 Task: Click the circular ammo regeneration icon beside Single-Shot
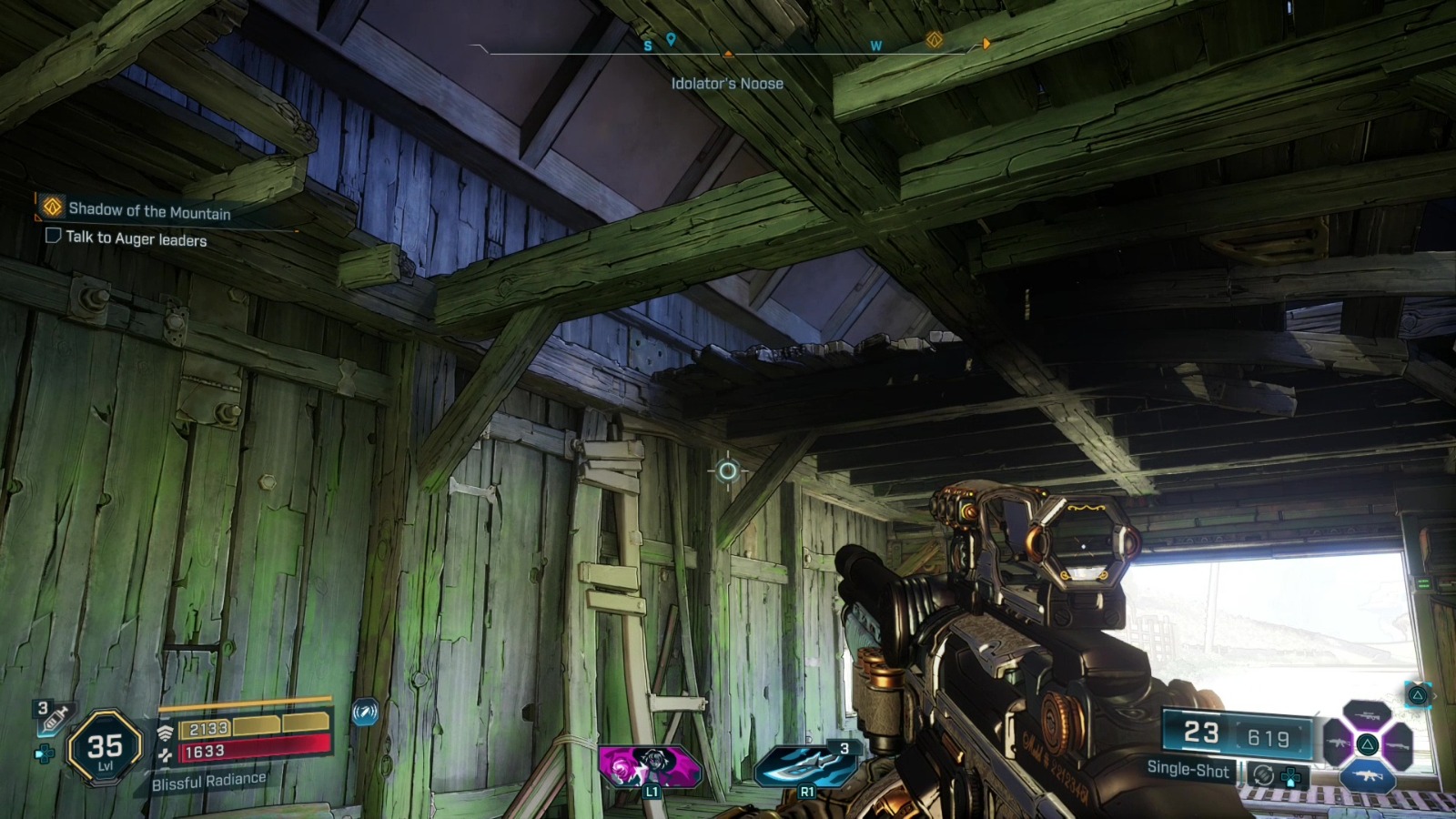tap(1264, 773)
